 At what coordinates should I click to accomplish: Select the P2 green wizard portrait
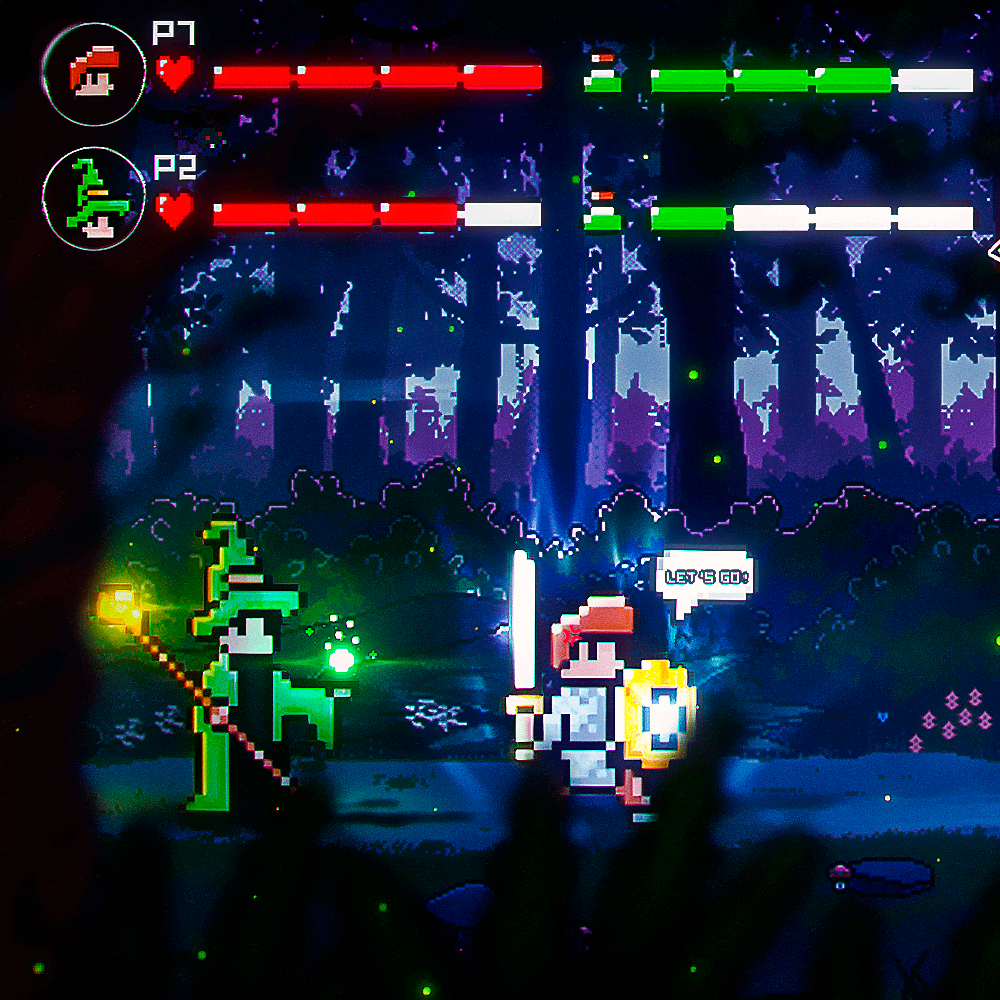[93, 198]
